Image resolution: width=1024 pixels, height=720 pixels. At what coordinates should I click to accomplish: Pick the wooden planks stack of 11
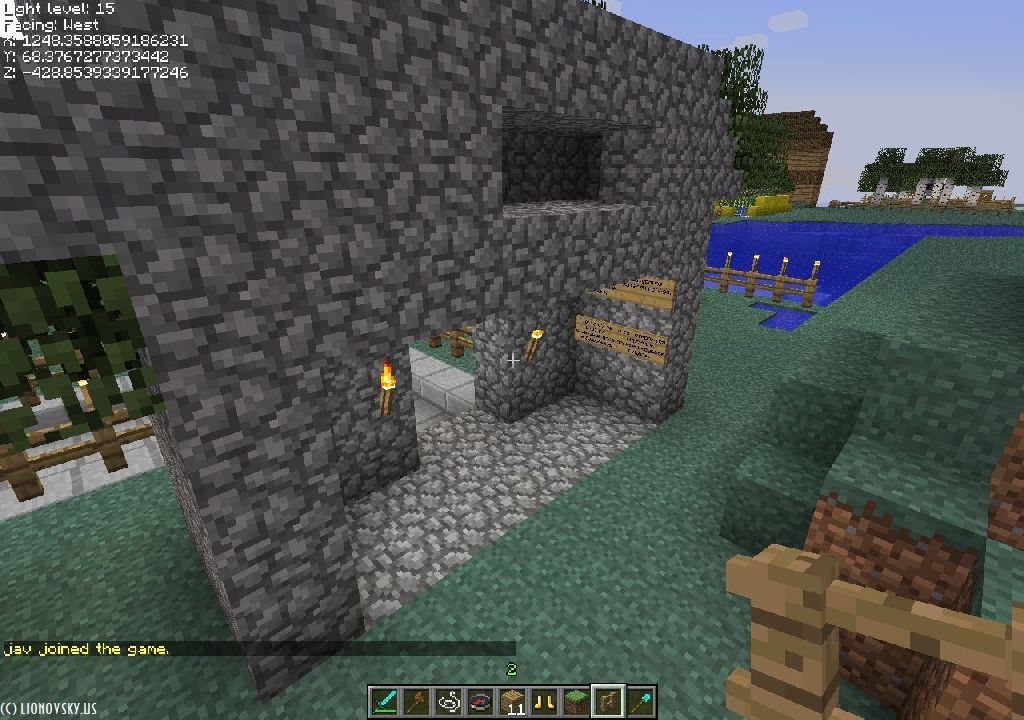(x=512, y=702)
